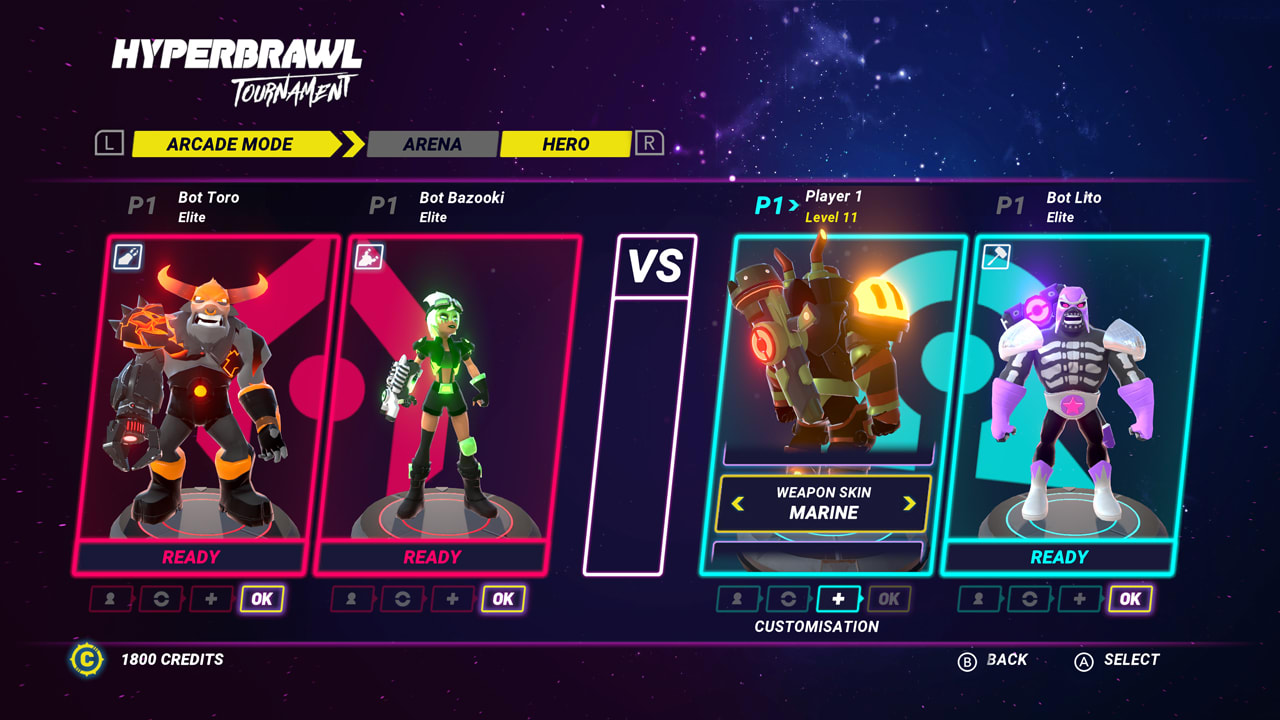Click the OK button under Bot Lito

coord(1131,599)
